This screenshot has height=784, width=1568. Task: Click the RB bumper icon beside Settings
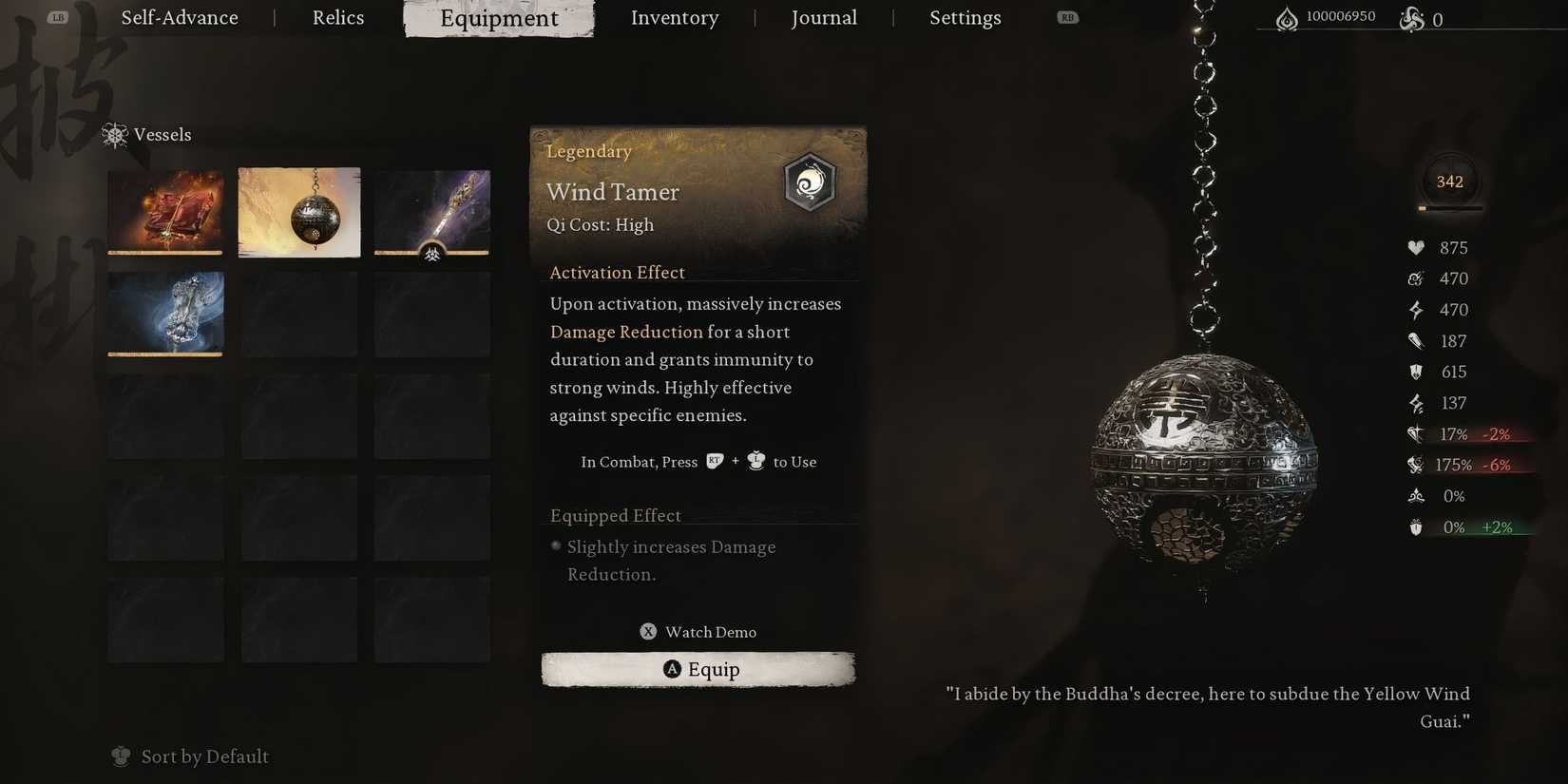pos(1066,16)
